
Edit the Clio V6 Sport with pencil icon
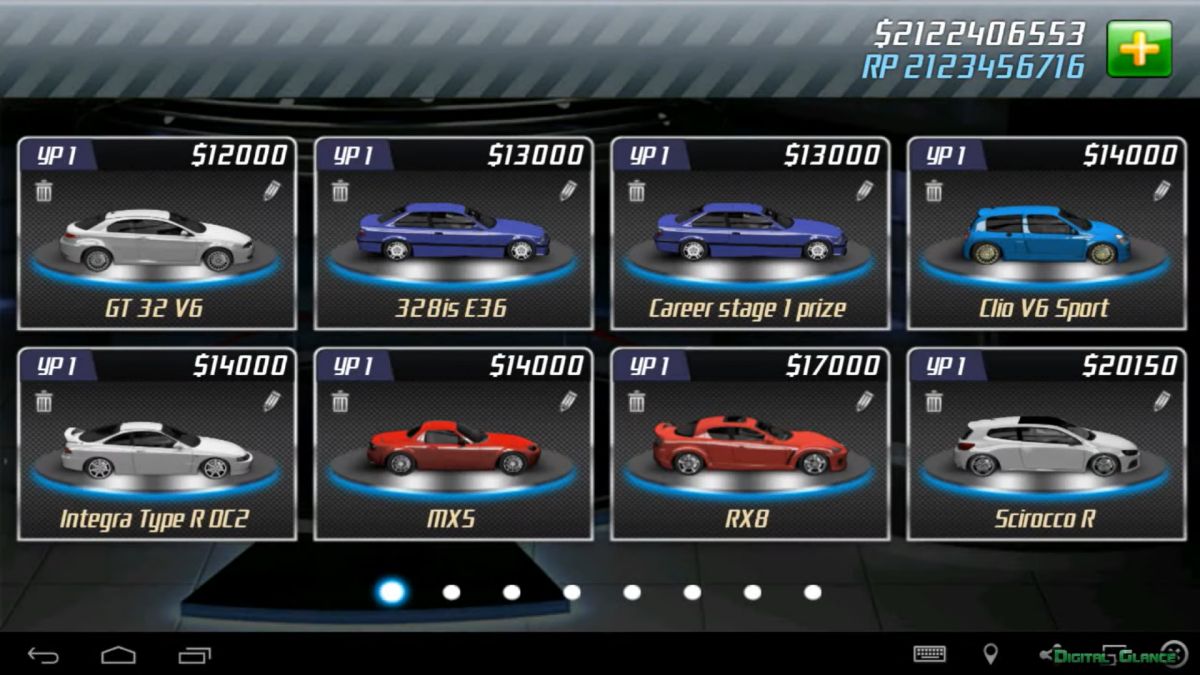point(1161,191)
